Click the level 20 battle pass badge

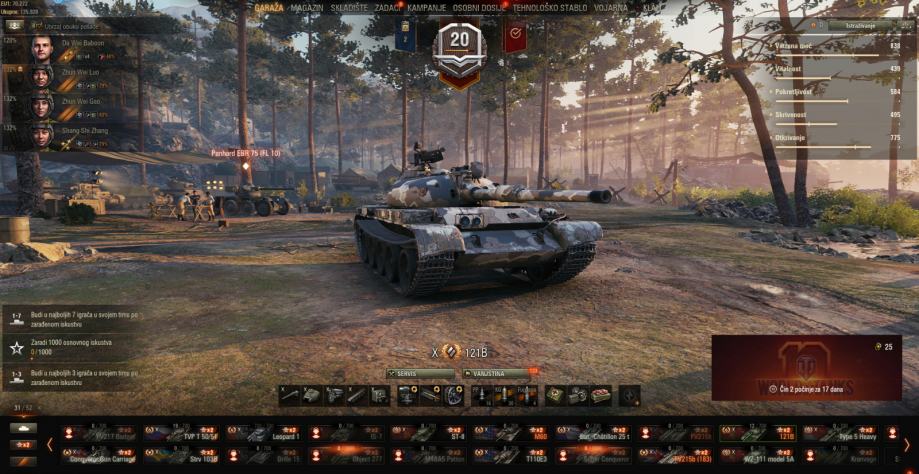click(x=460, y=47)
